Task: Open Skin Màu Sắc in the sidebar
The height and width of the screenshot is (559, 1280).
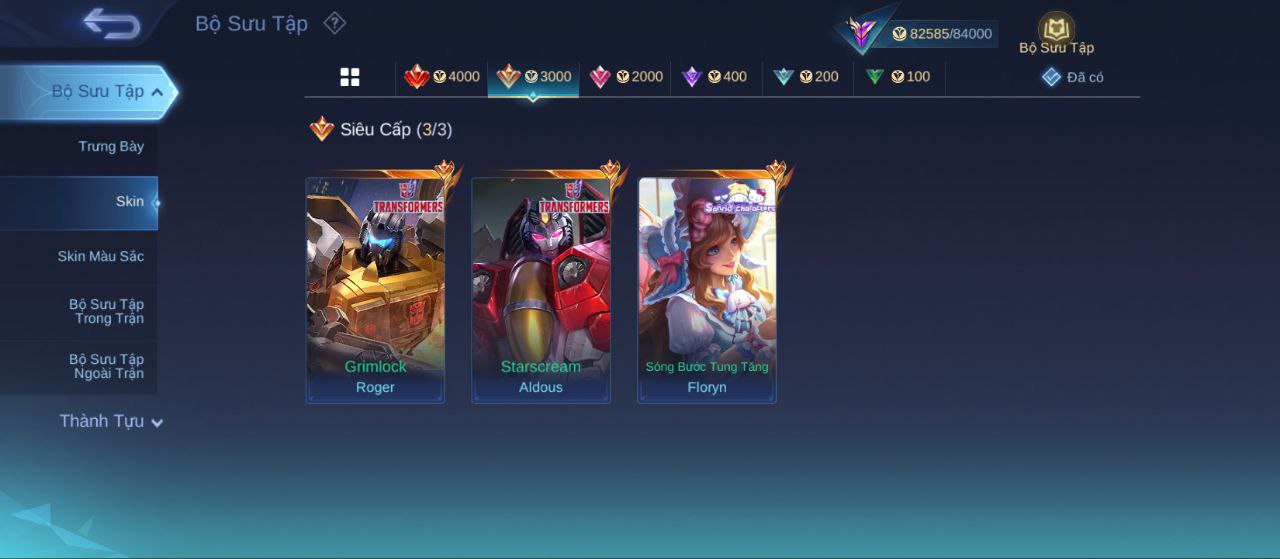Action: 100,257
